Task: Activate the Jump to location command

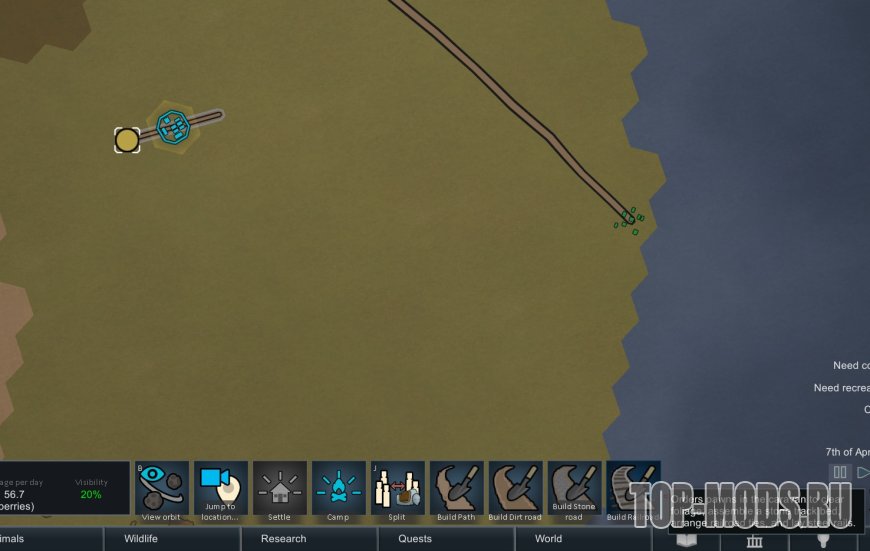Action: click(220, 487)
